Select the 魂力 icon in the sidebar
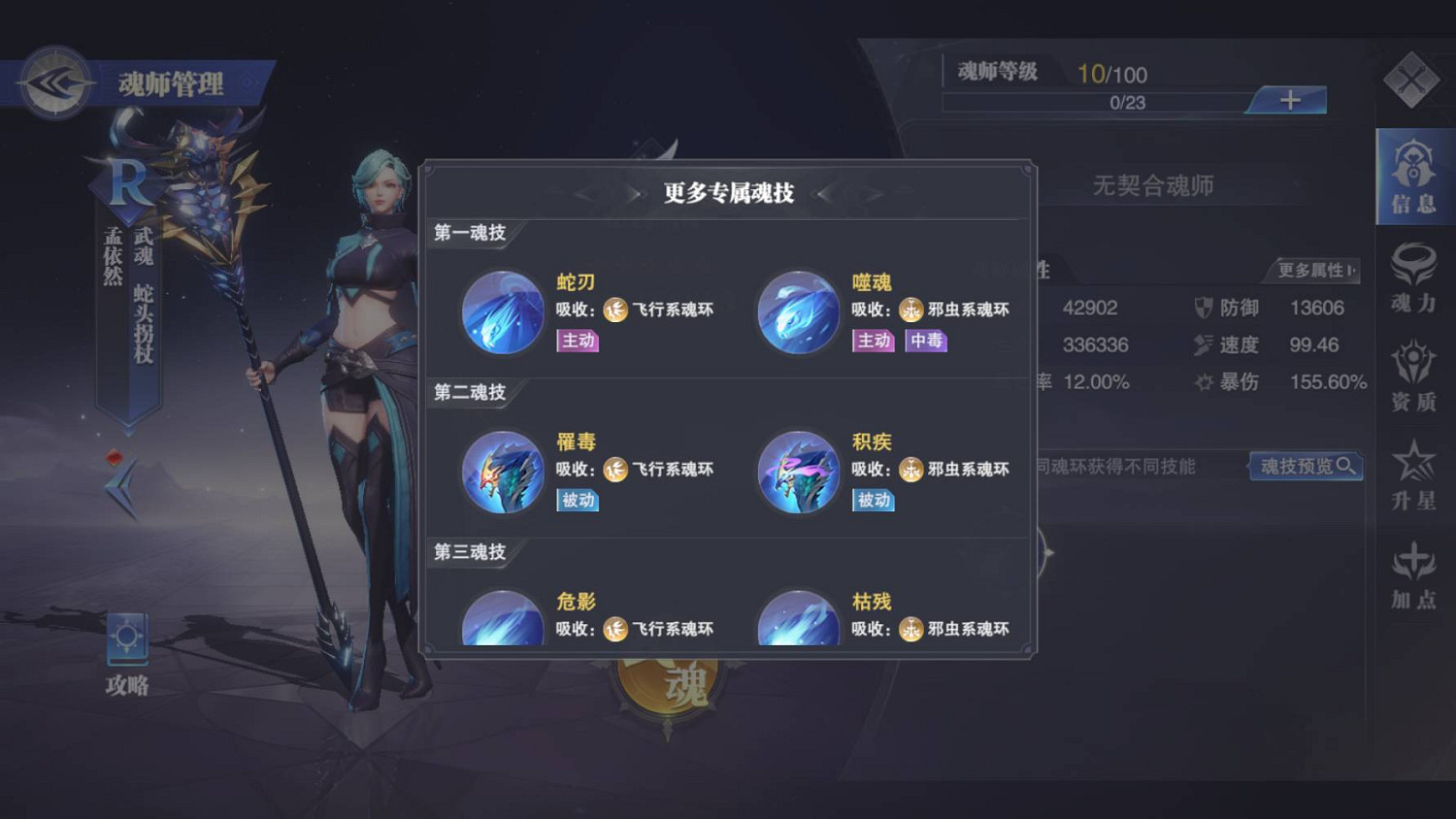The width and height of the screenshot is (1456, 819). click(x=1412, y=281)
